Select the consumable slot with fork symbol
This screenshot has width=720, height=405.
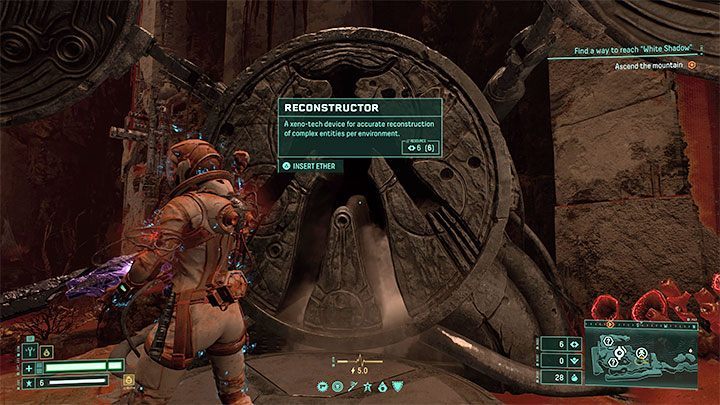[31, 349]
